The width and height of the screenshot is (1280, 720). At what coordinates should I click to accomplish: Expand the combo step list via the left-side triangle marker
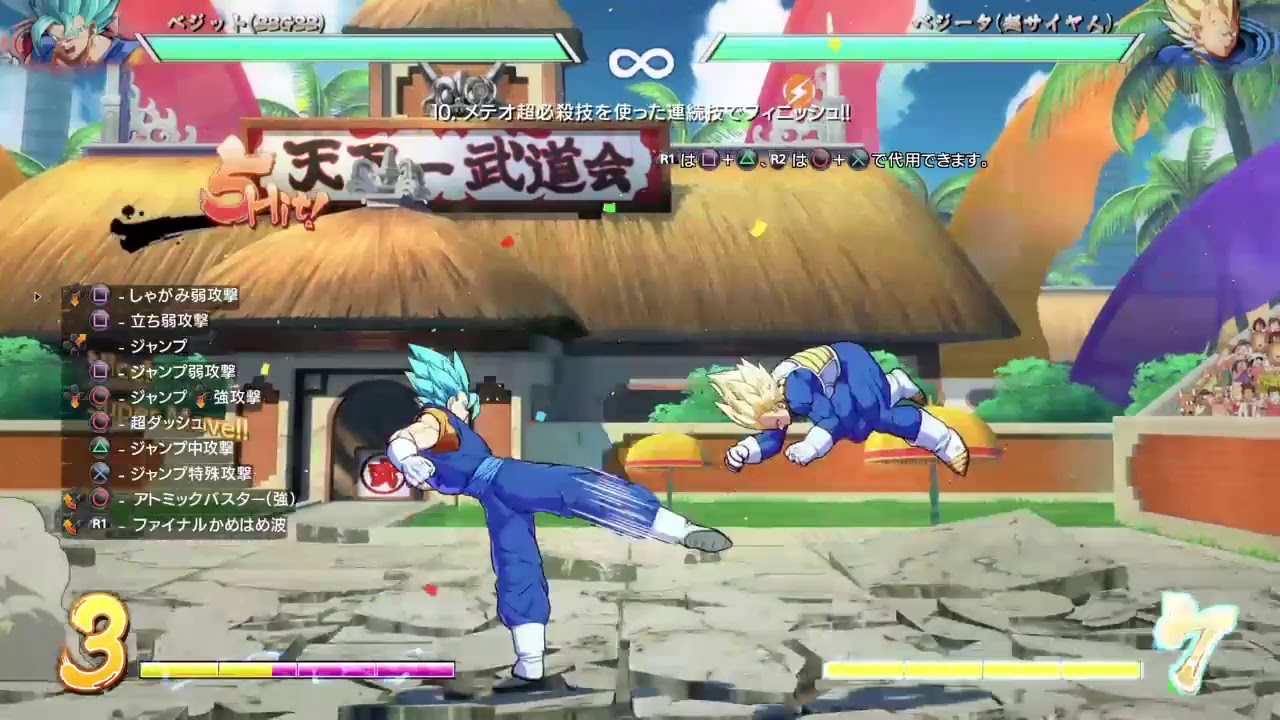[37, 296]
